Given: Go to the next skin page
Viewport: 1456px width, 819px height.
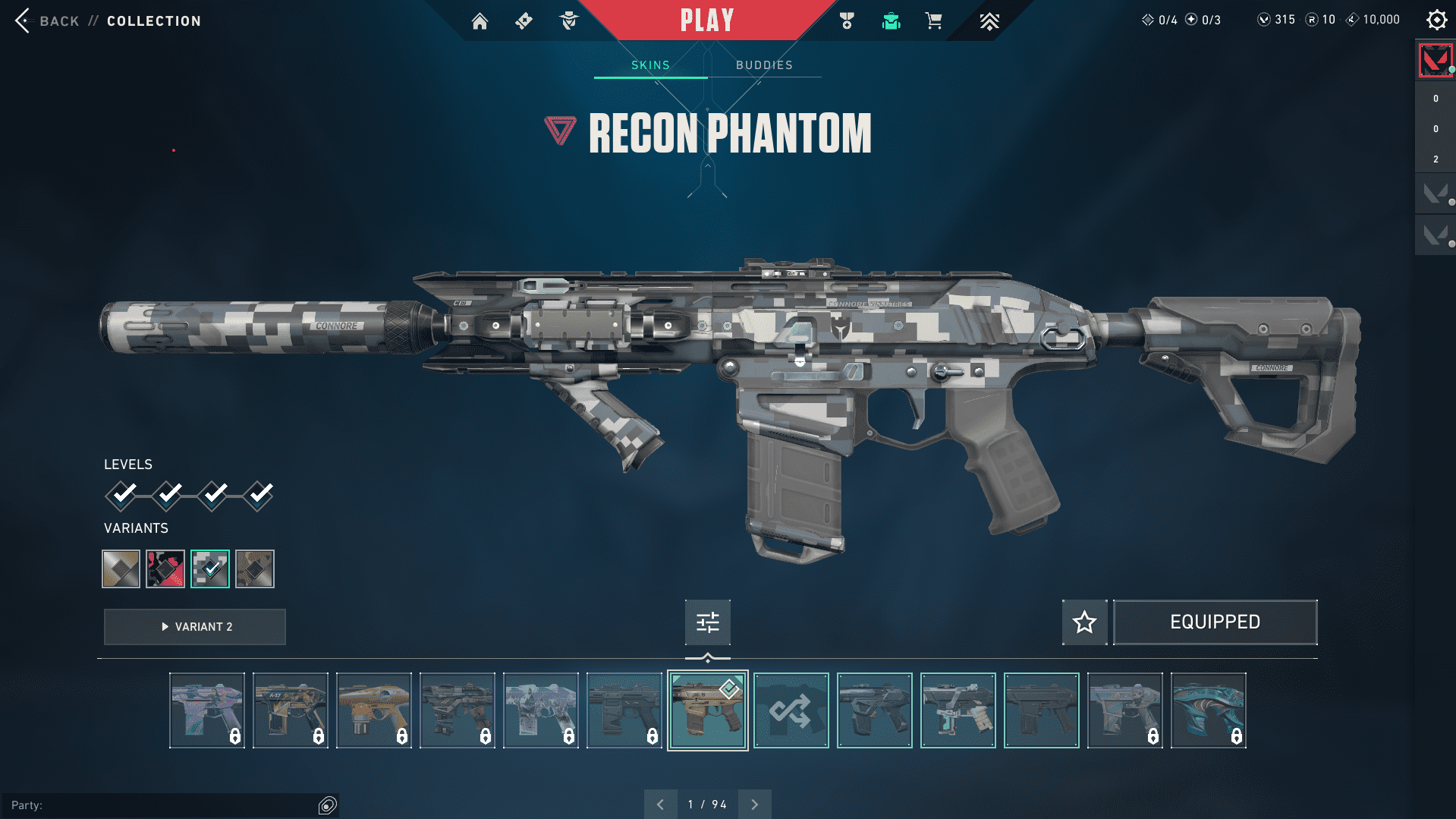Looking at the screenshot, I should [754, 805].
